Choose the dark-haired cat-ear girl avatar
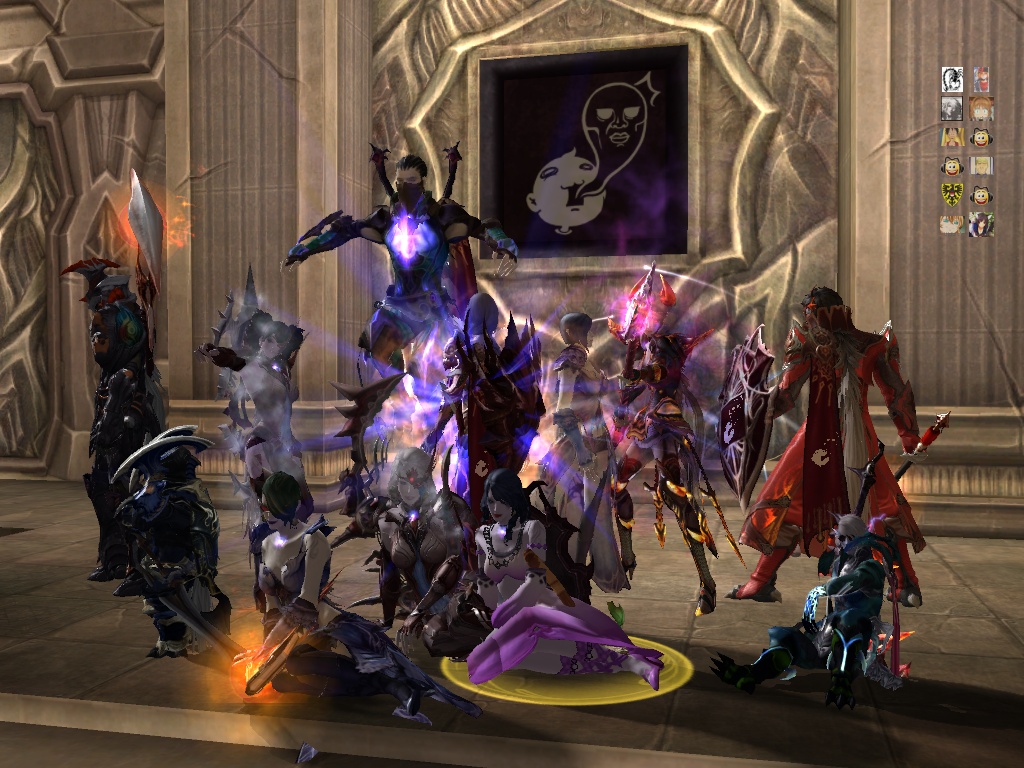The image size is (1024, 768). point(981,224)
